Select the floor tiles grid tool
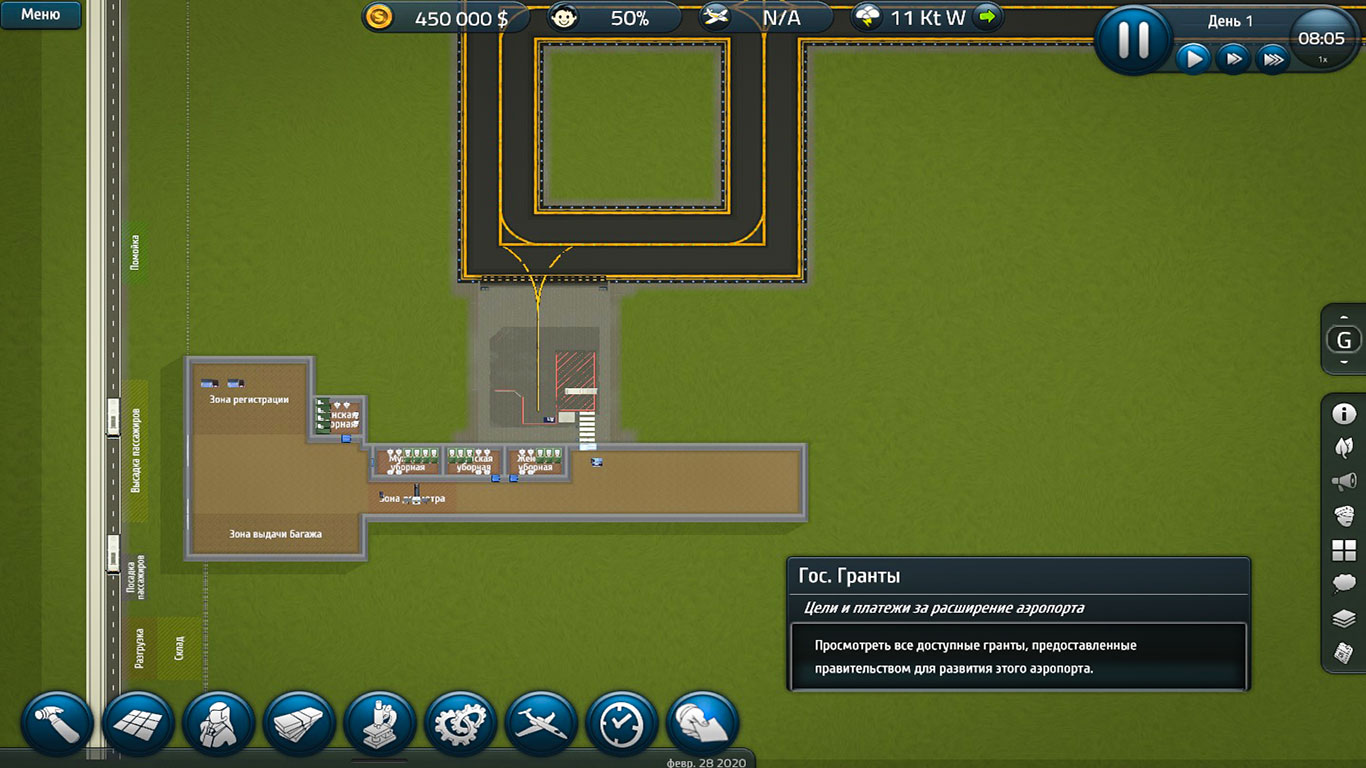 pos(138,724)
